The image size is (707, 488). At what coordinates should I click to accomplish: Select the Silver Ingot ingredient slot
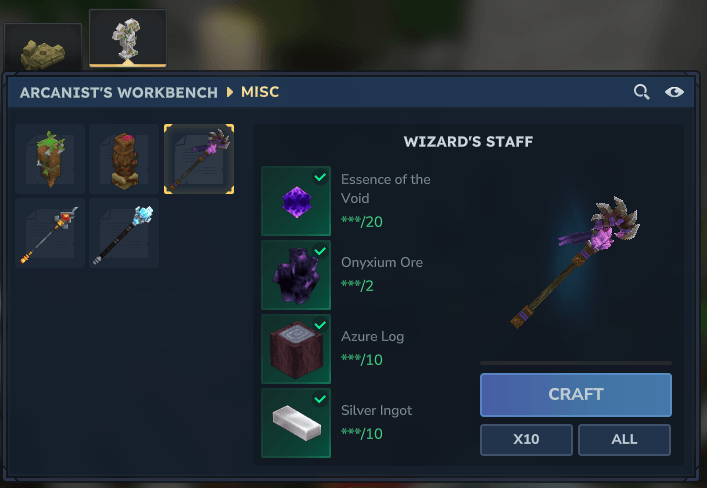coord(296,423)
